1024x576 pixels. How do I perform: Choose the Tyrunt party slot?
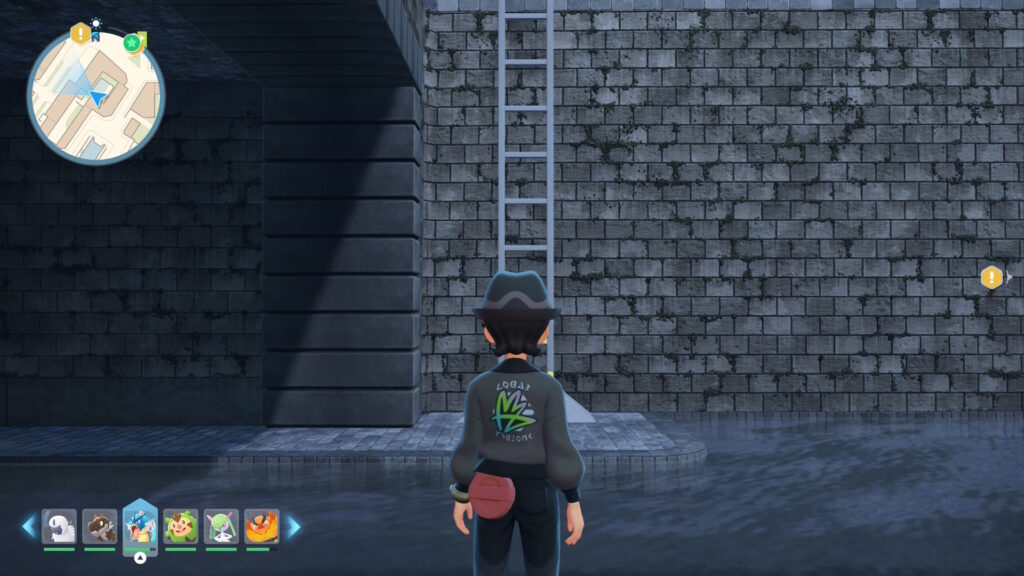[100, 527]
